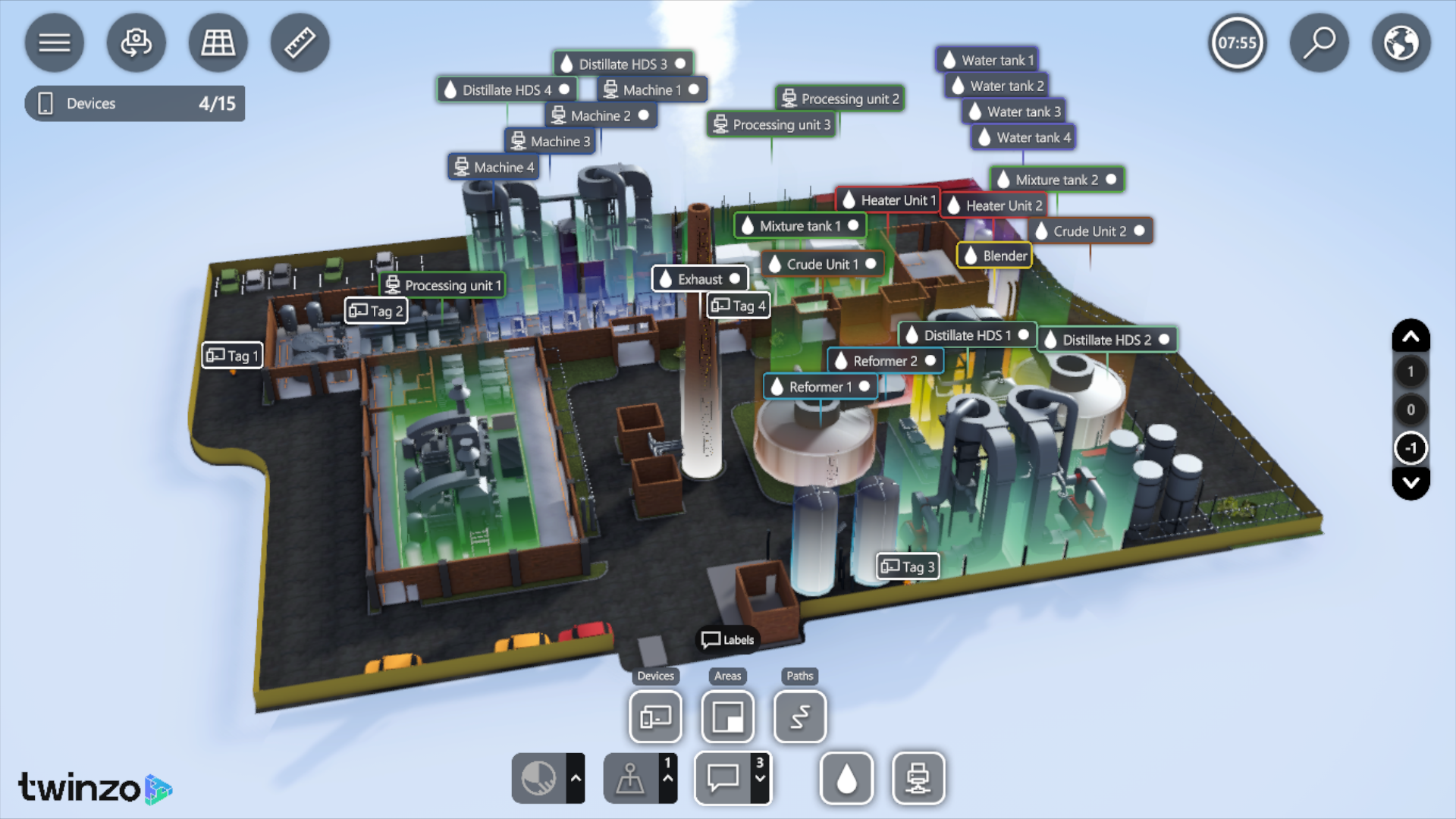Select floor level 0

(1410, 409)
